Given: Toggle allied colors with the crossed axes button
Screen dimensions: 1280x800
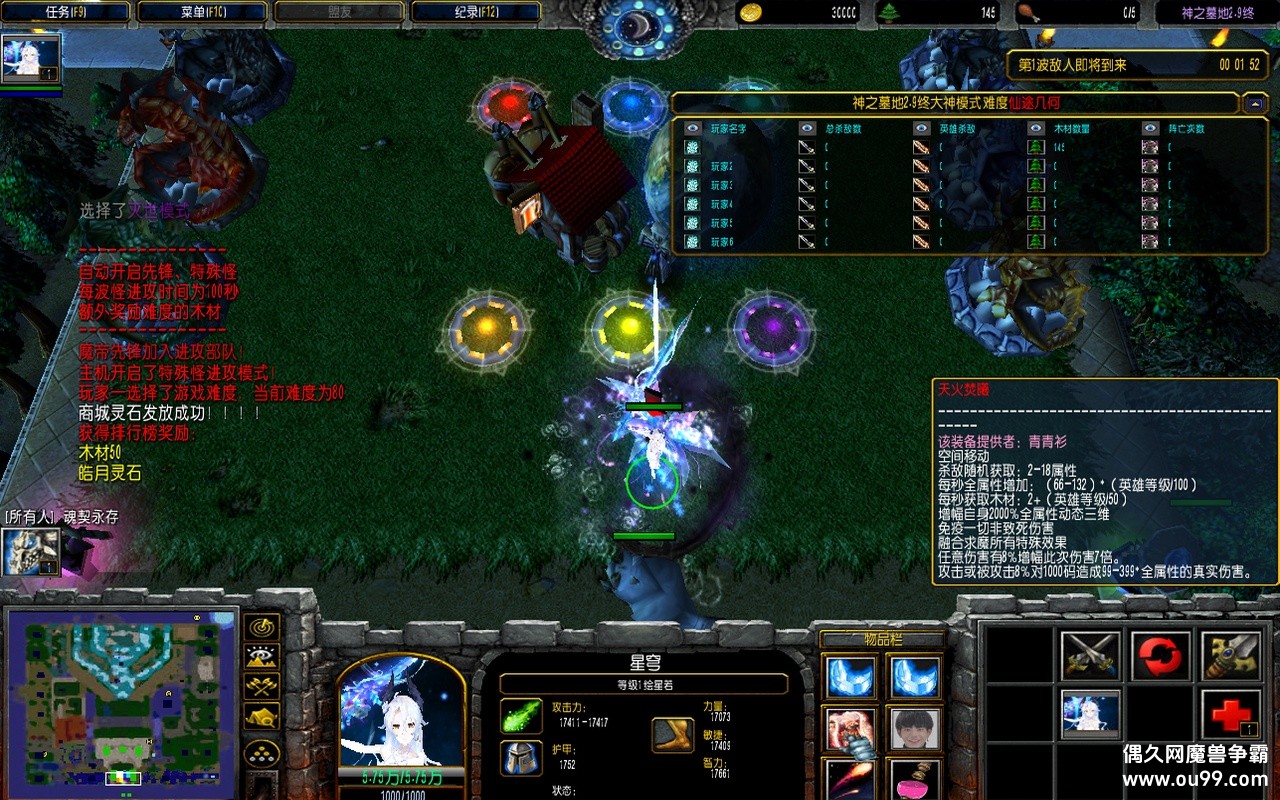Looking at the screenshot, I should click(262, 686).
